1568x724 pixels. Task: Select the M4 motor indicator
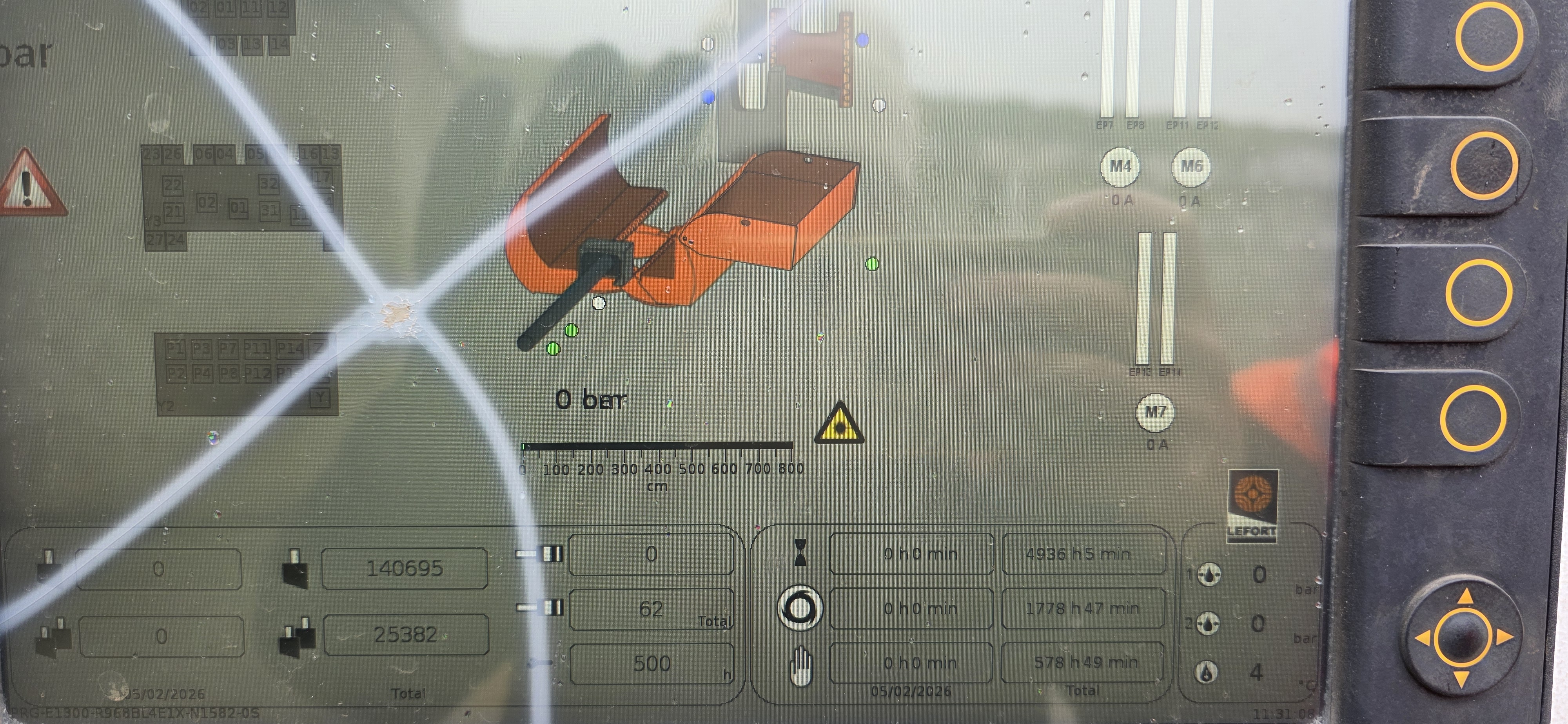pos(1120,166)
